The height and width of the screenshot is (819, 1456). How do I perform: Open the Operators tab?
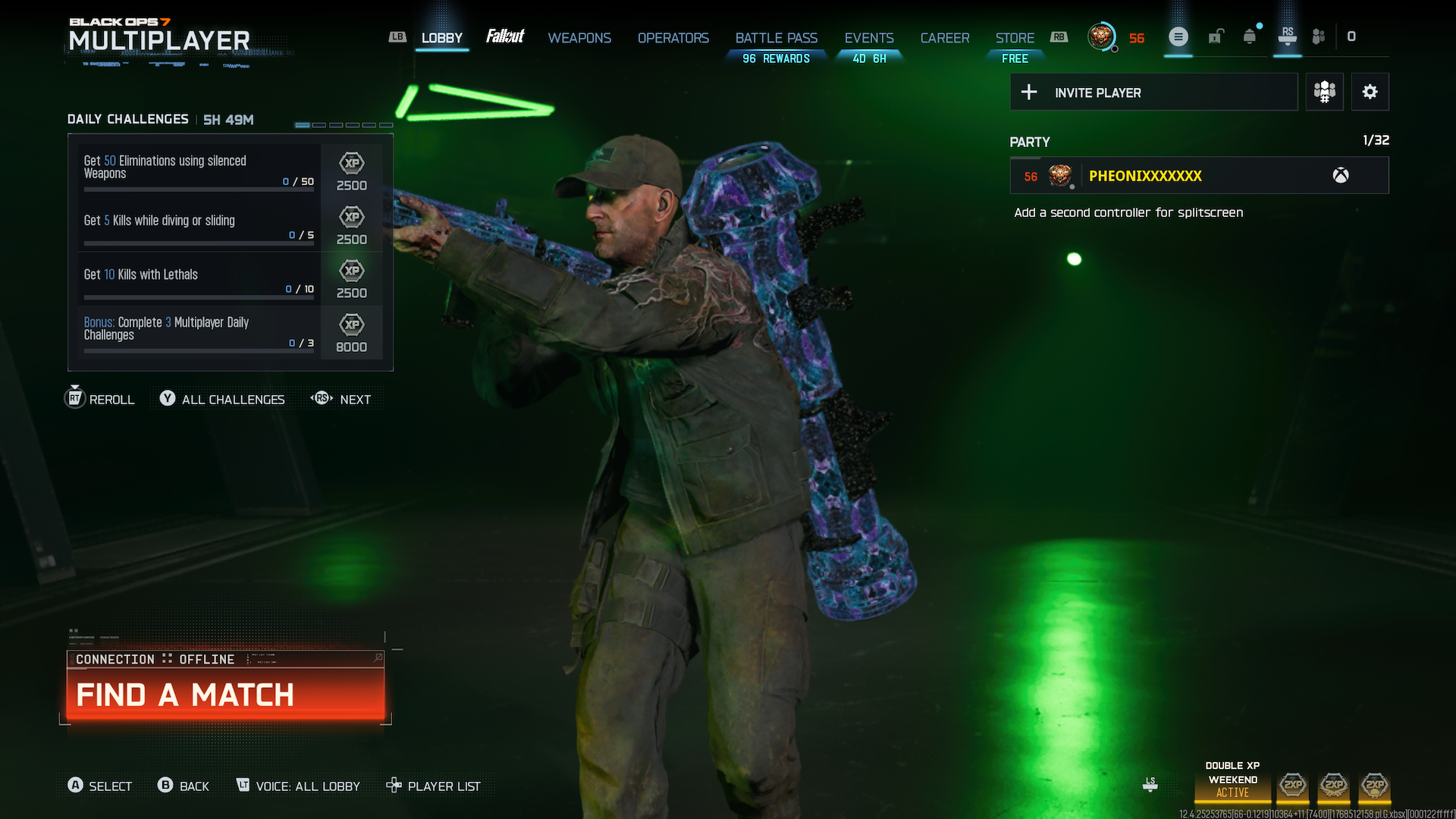pyautogui.click(x=673, y=38)
